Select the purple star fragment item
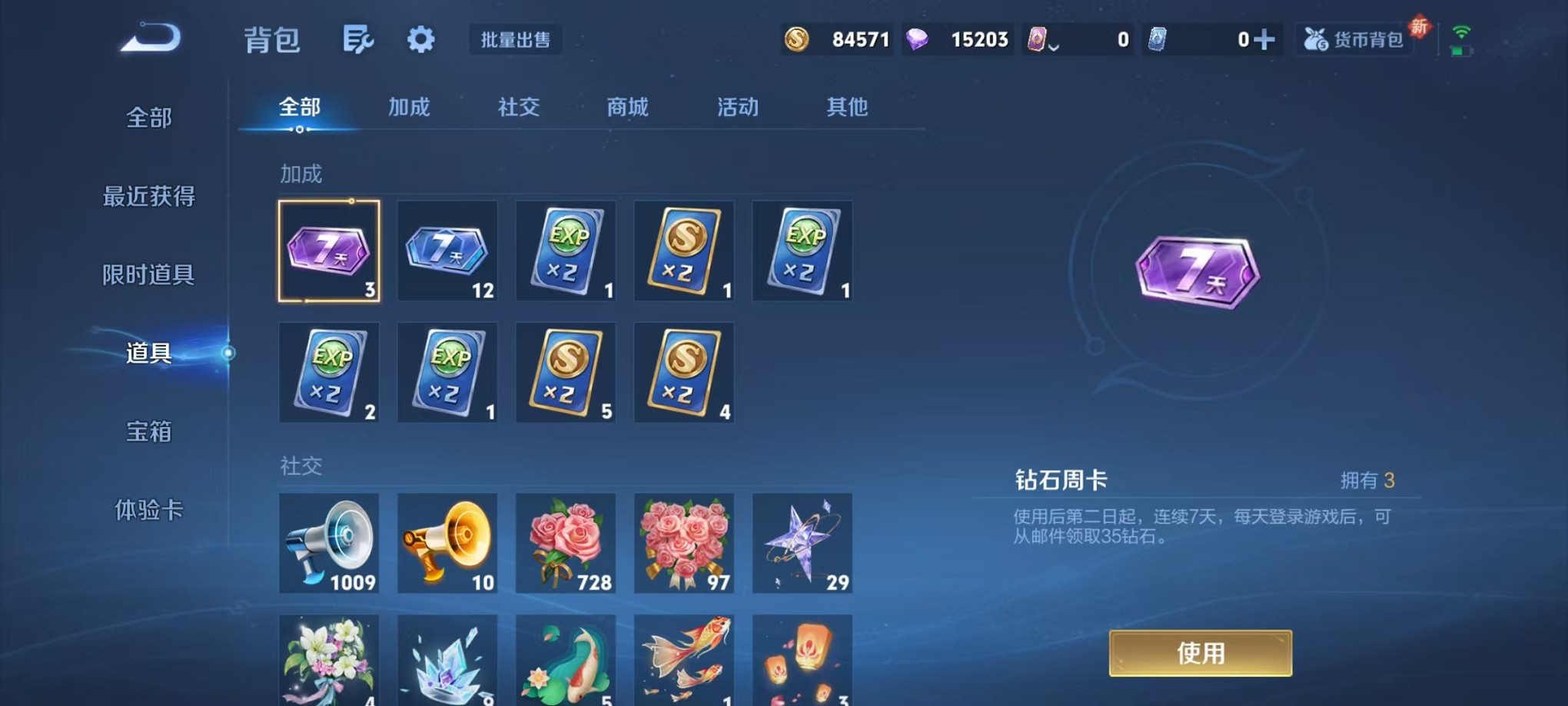Image resolution: width=1568 pixels, height=706 pixels. (x=802, y=542)
